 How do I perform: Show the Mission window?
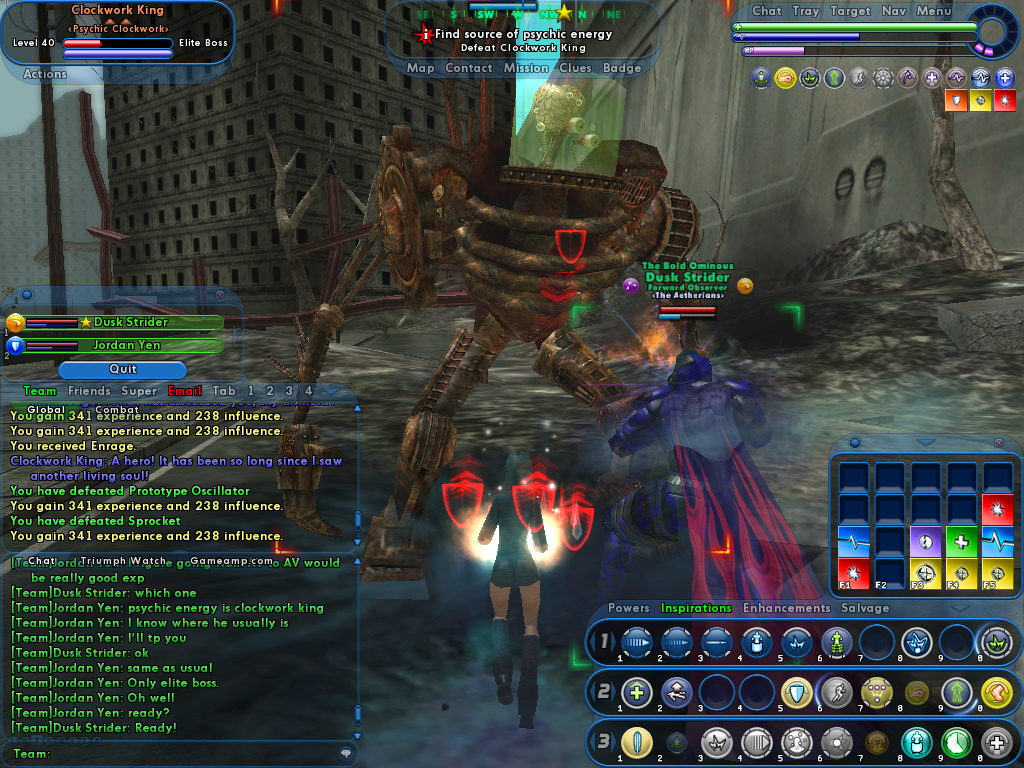[526, 68]
